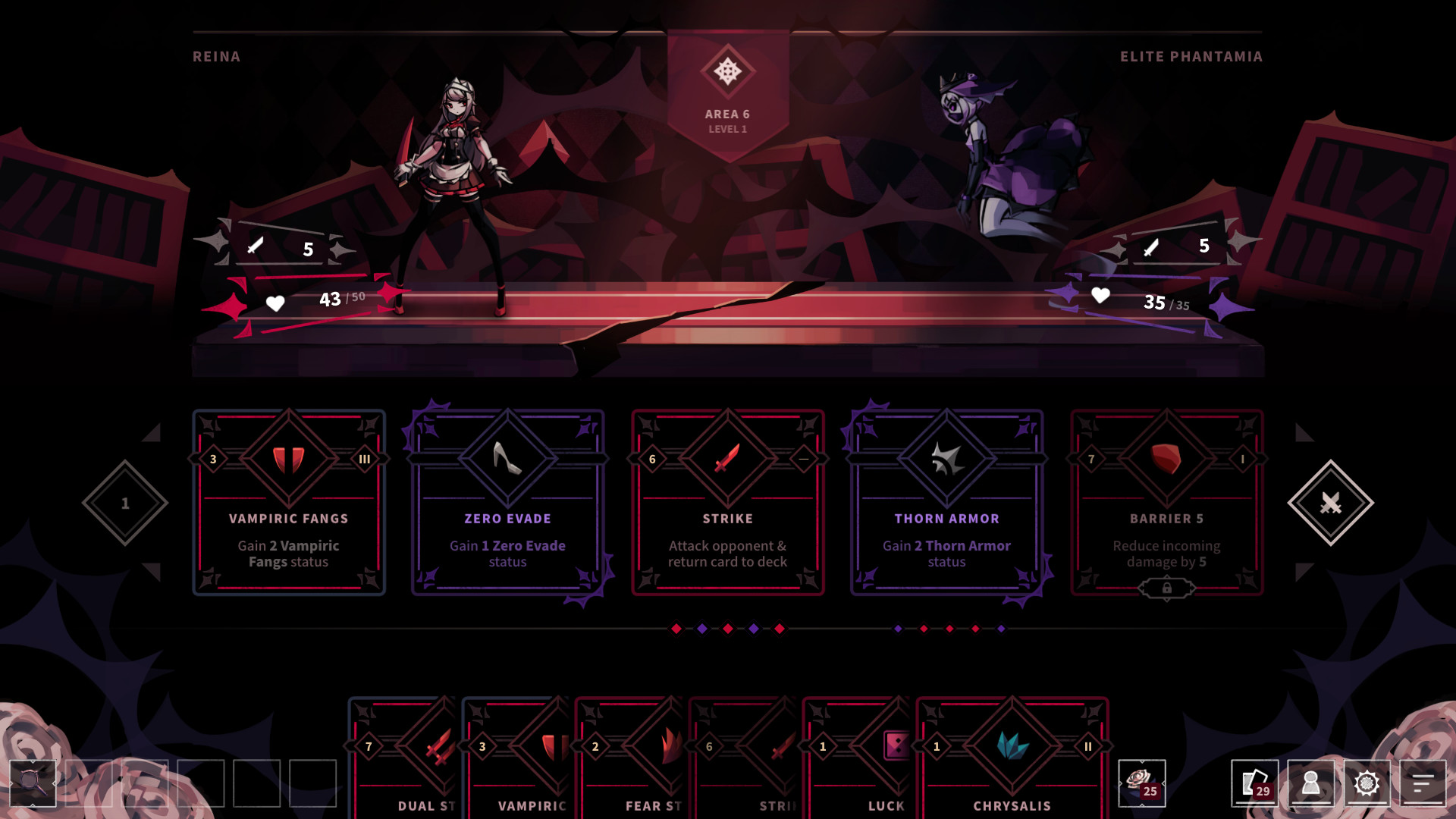Select Reina's name label
The width and height of the screenshot is (1456, 819).
216,56
